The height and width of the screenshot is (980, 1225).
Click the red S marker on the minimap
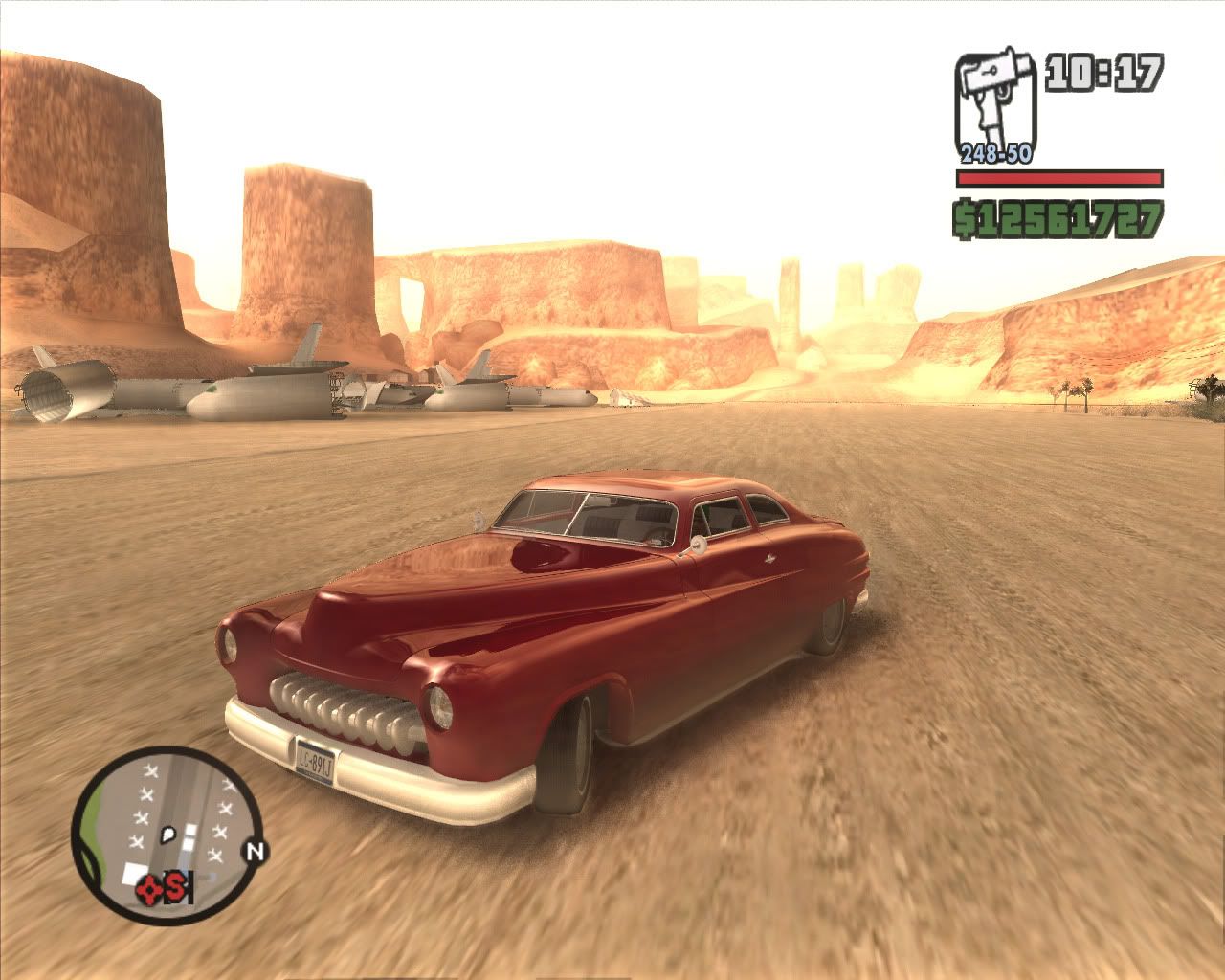coord(177,887)
